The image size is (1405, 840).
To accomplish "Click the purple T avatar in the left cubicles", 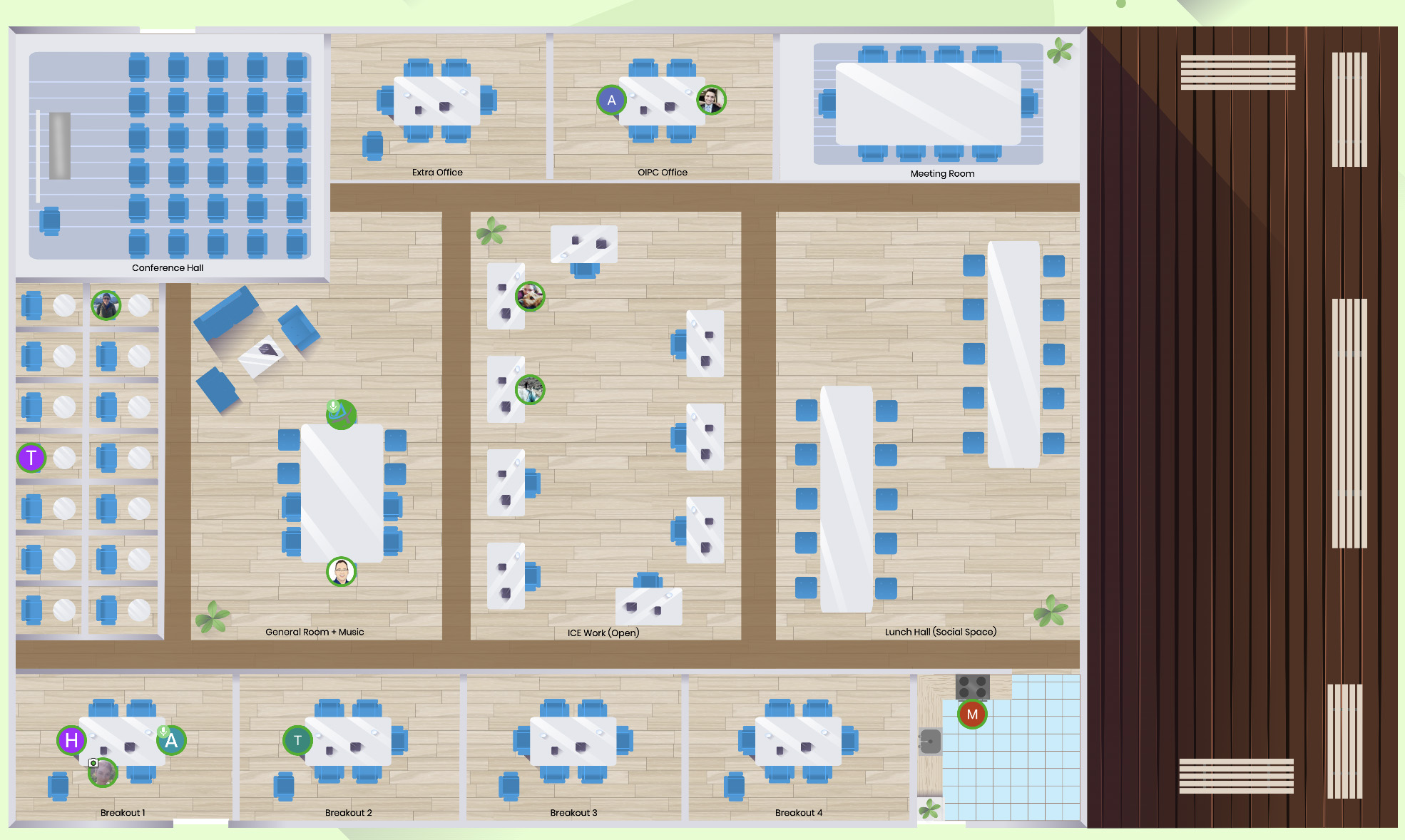I will [x=31, y=457].
